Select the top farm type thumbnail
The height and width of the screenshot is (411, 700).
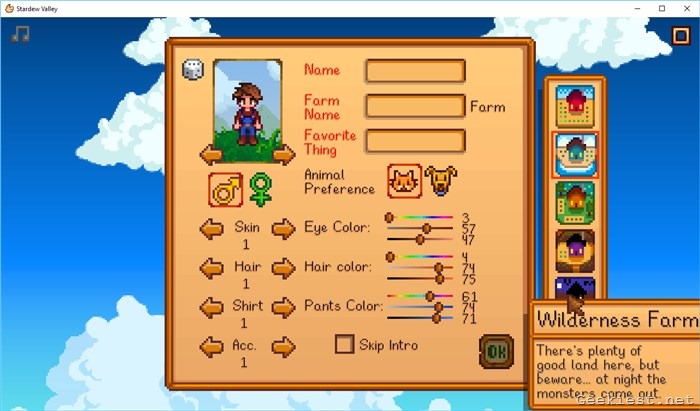pyautogui.click(x=575, y=105)
